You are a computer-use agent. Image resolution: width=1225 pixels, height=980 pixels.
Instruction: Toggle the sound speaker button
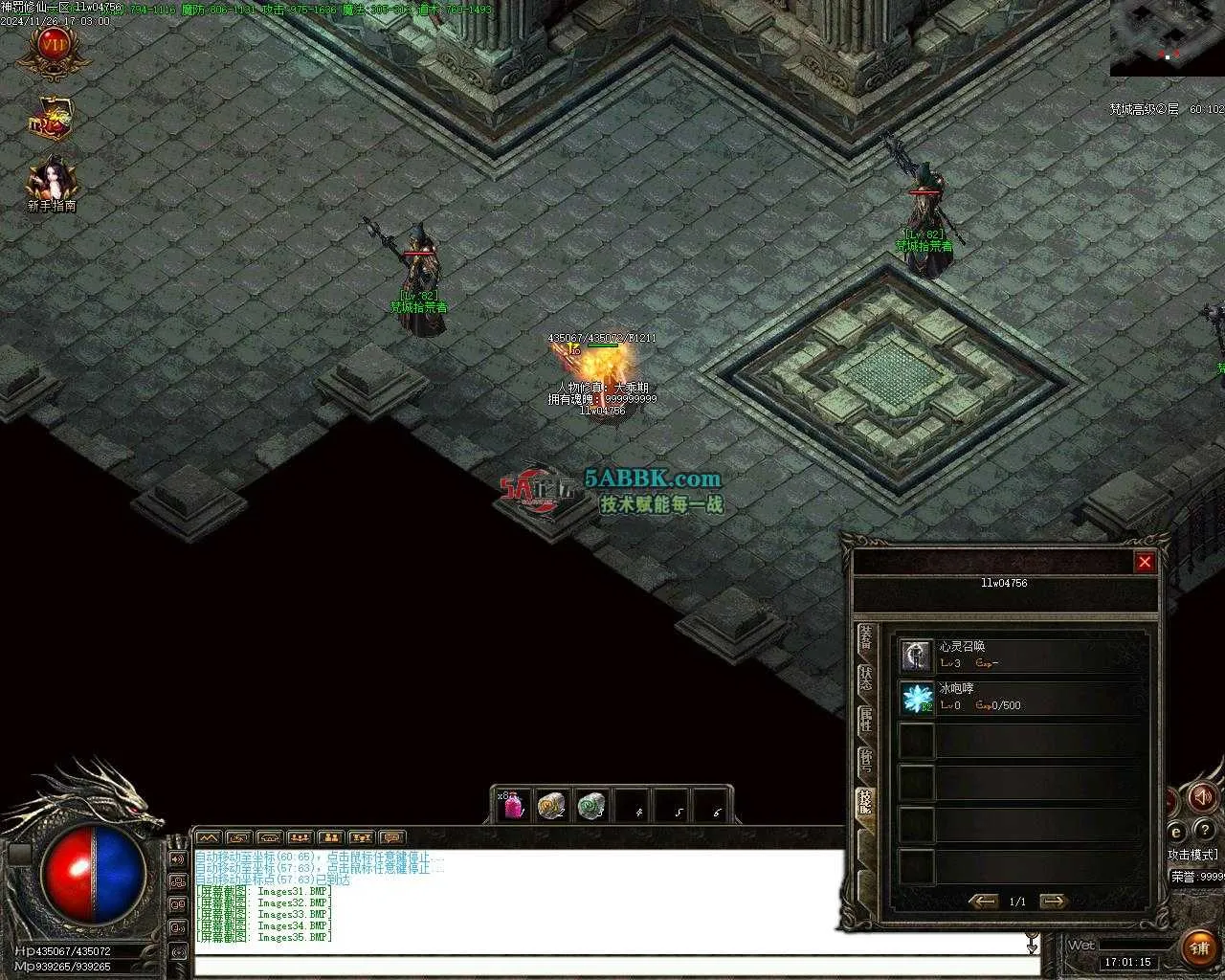pyautogui.click(x=1202, y=796)
